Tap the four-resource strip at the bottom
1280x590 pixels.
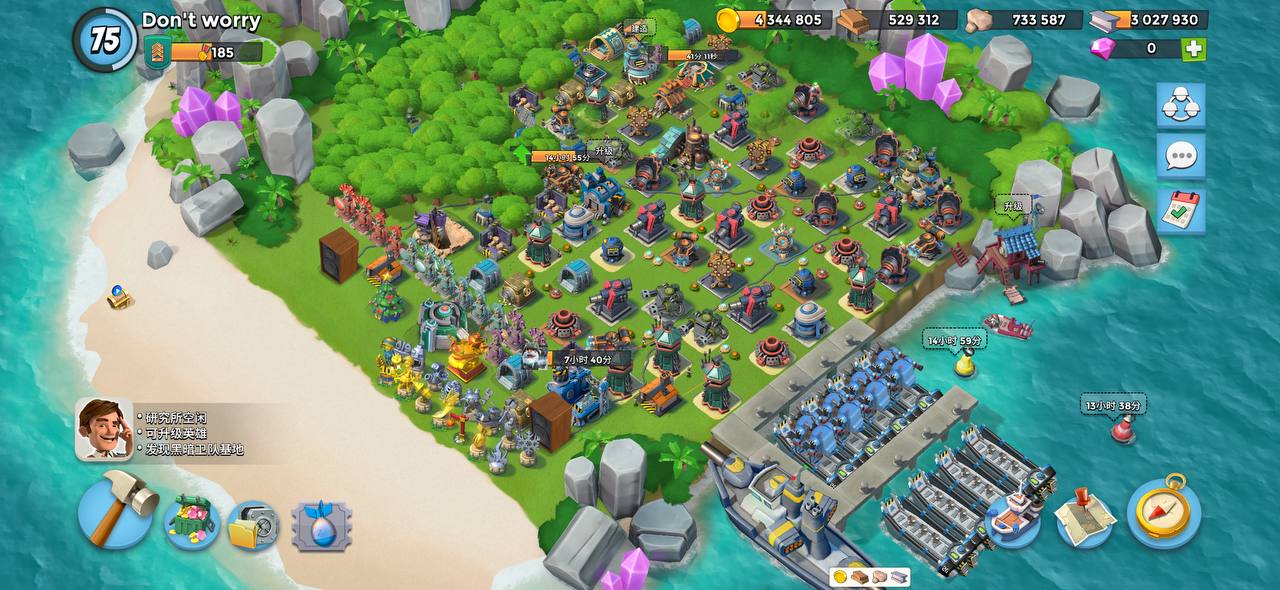(x=870, y=577)
